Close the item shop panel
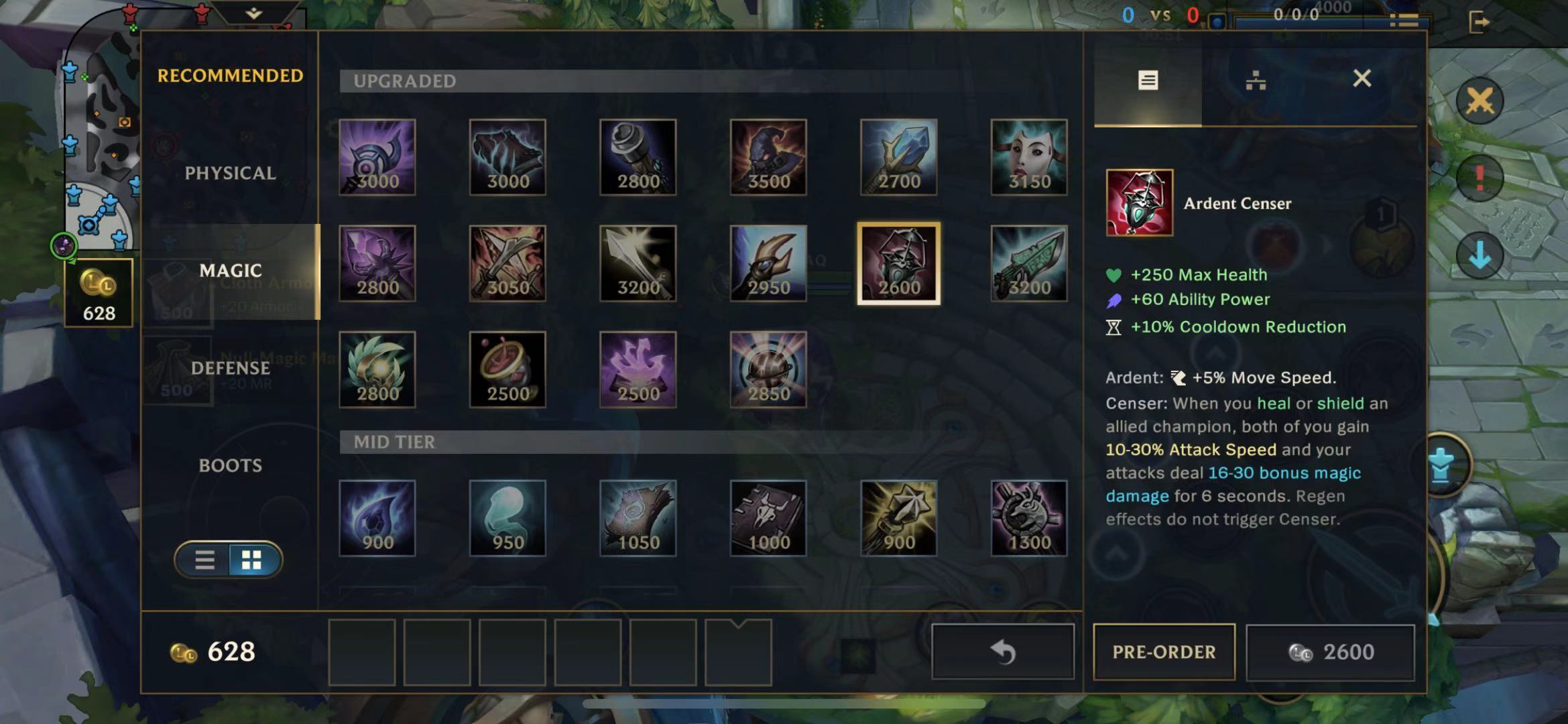The width and height of the screenshot is (1568, 724). click(x=1362, y=79)
